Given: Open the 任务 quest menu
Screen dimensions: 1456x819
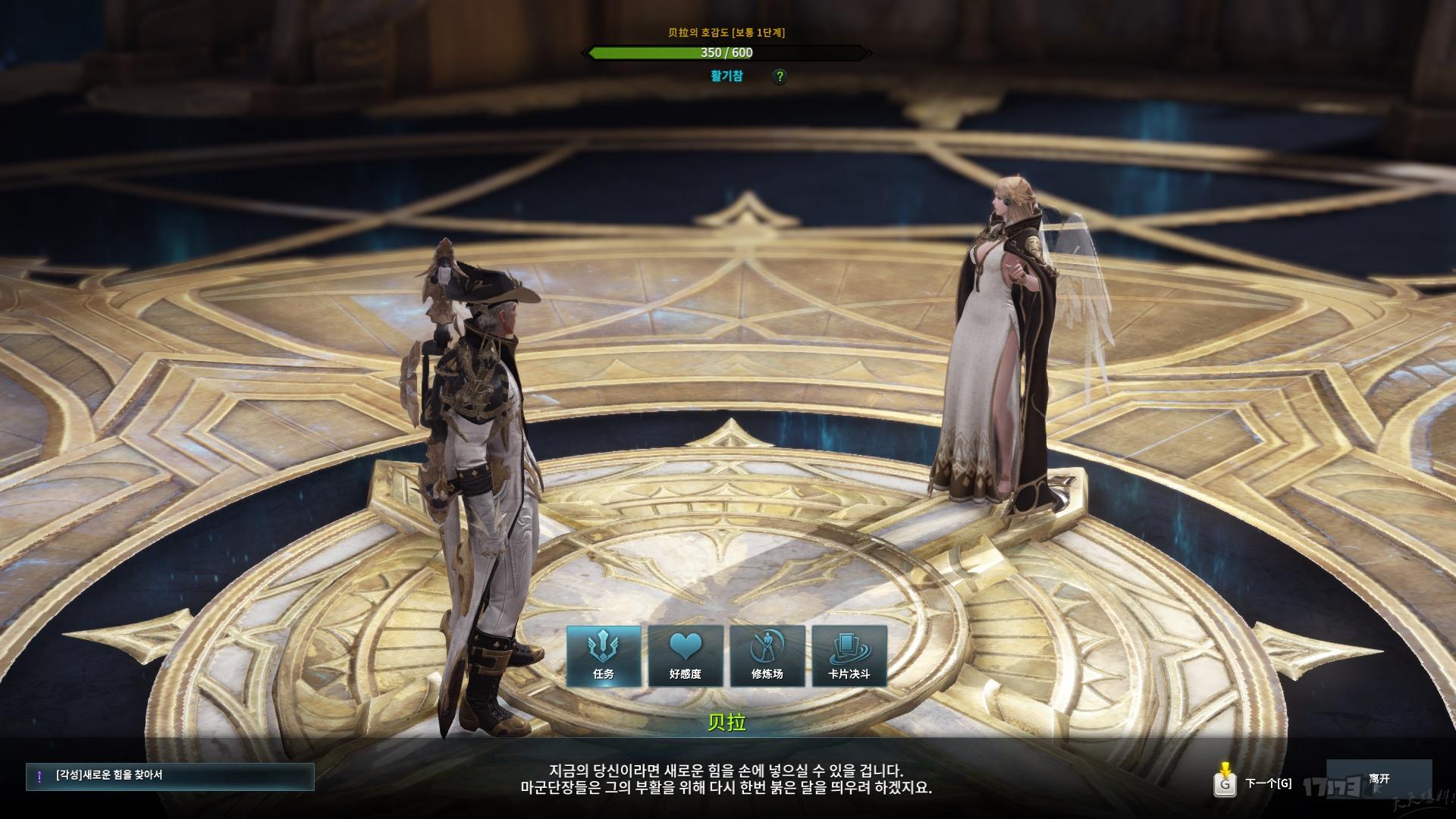Looking at the screenshot, I should coord(604,656).
